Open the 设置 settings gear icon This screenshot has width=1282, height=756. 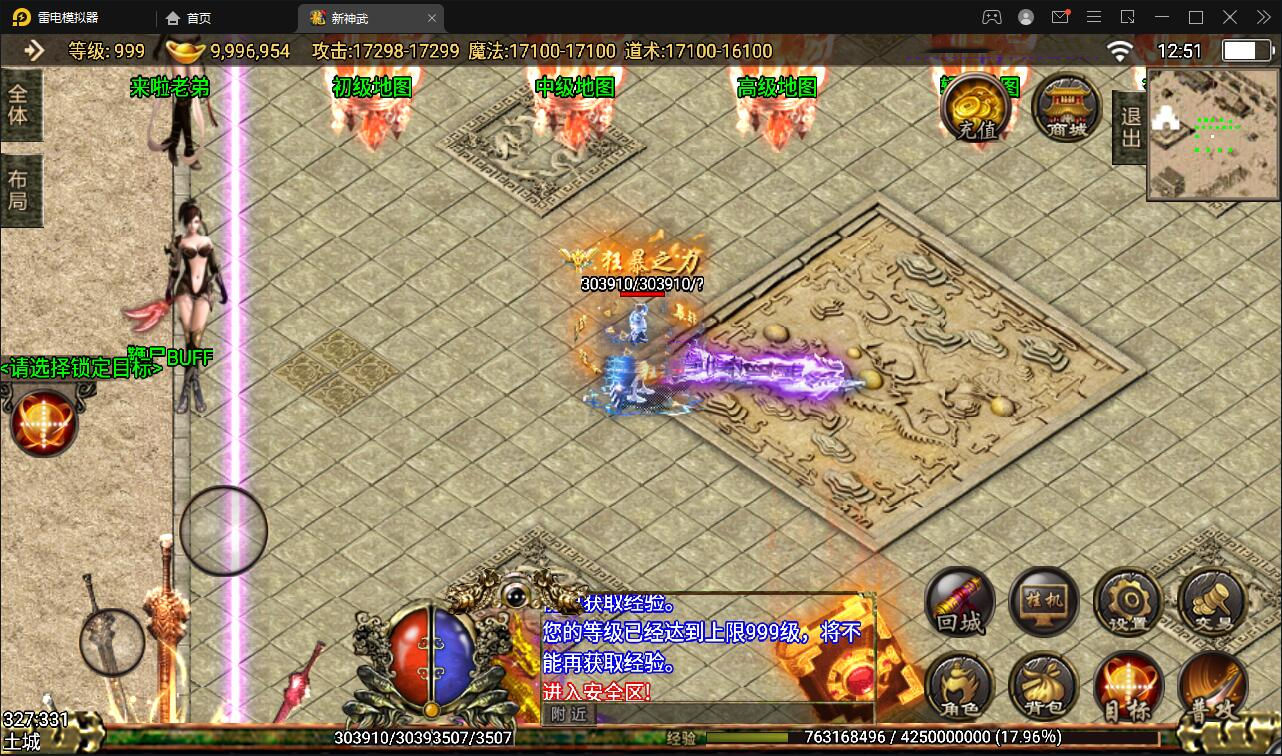pos(1127,601)
